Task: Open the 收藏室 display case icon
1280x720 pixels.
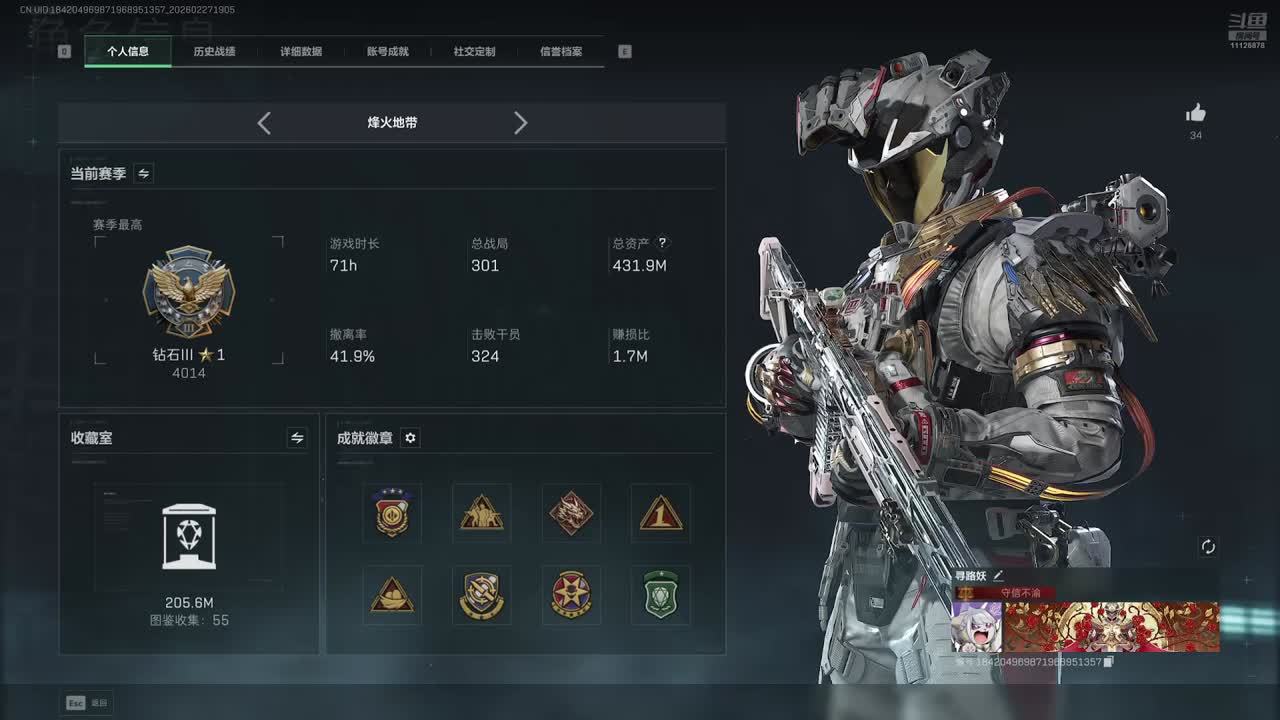Action: 189,537
